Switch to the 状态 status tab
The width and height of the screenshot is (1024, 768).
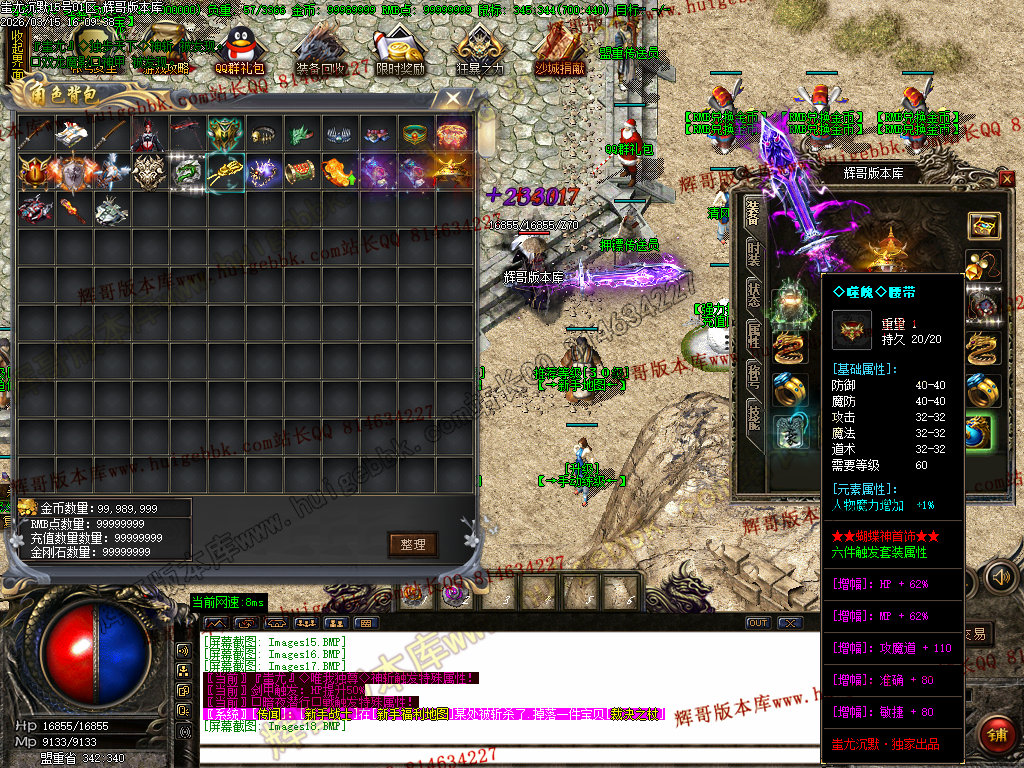[754, 296]
